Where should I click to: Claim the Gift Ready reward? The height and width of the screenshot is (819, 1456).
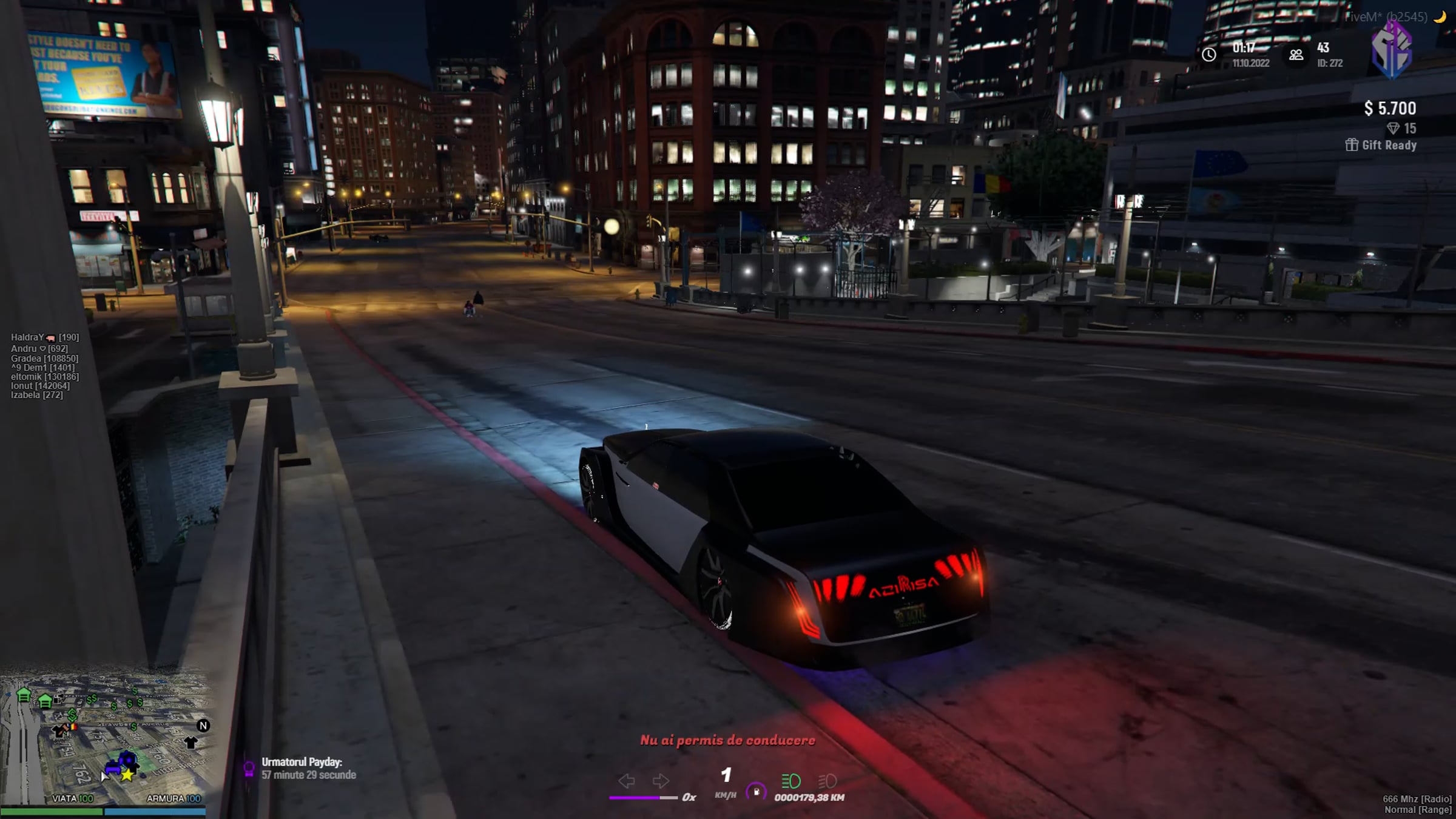click(x=1381, y=145)
